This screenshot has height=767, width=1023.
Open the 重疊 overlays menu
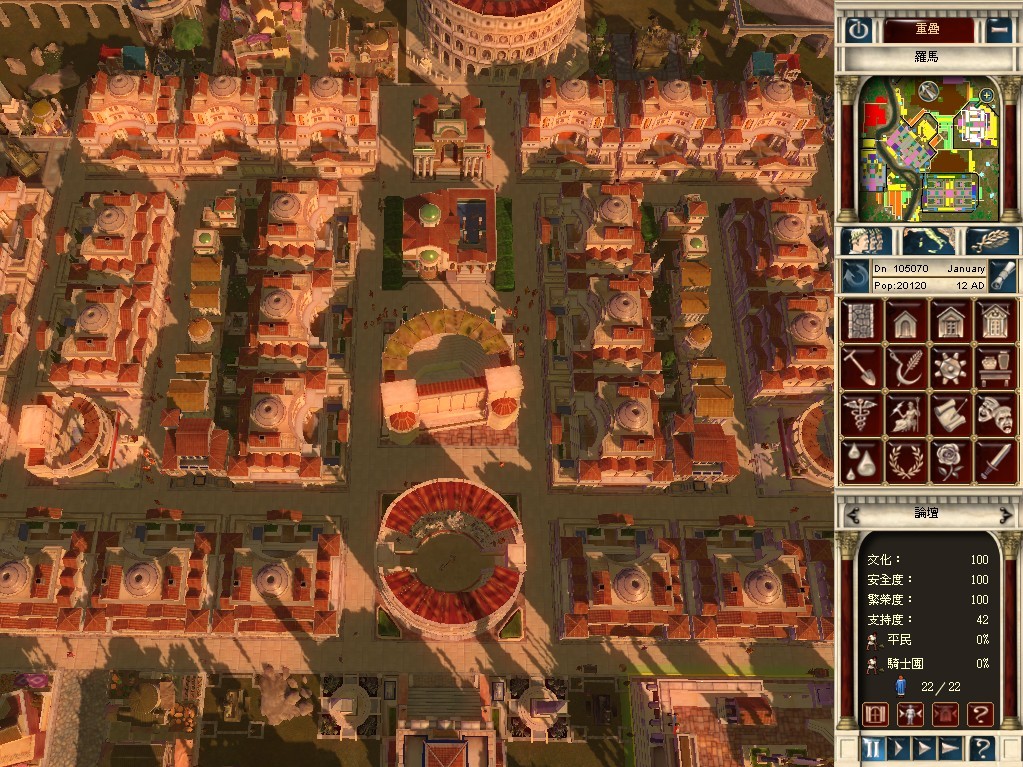click(928, 29)
